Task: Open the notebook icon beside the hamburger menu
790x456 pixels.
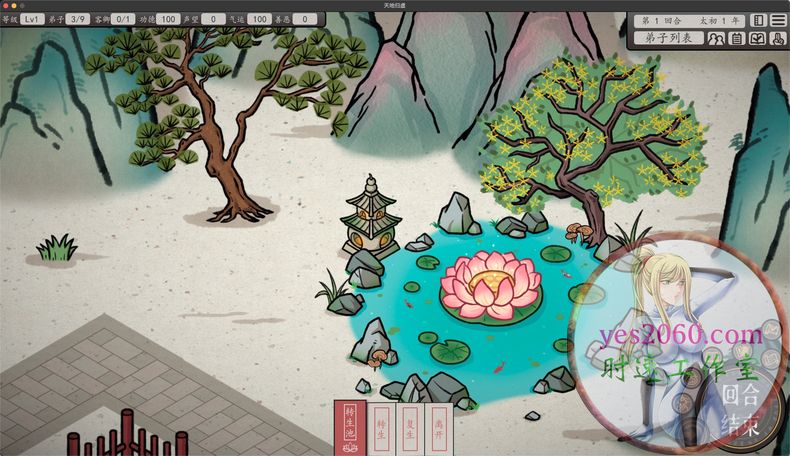Action: [x=758, y=20]
